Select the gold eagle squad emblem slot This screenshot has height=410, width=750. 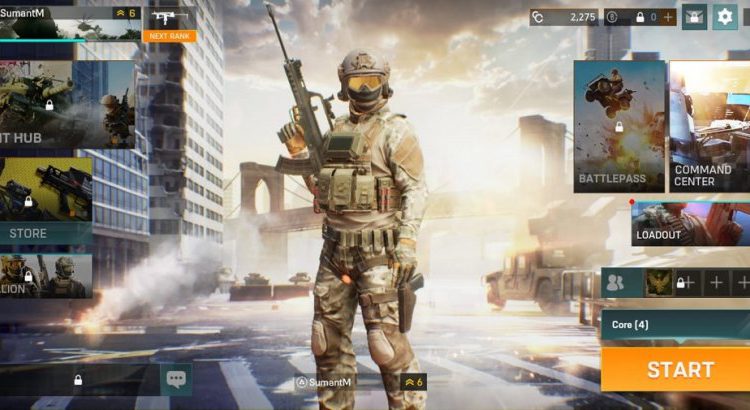point(657,283)
